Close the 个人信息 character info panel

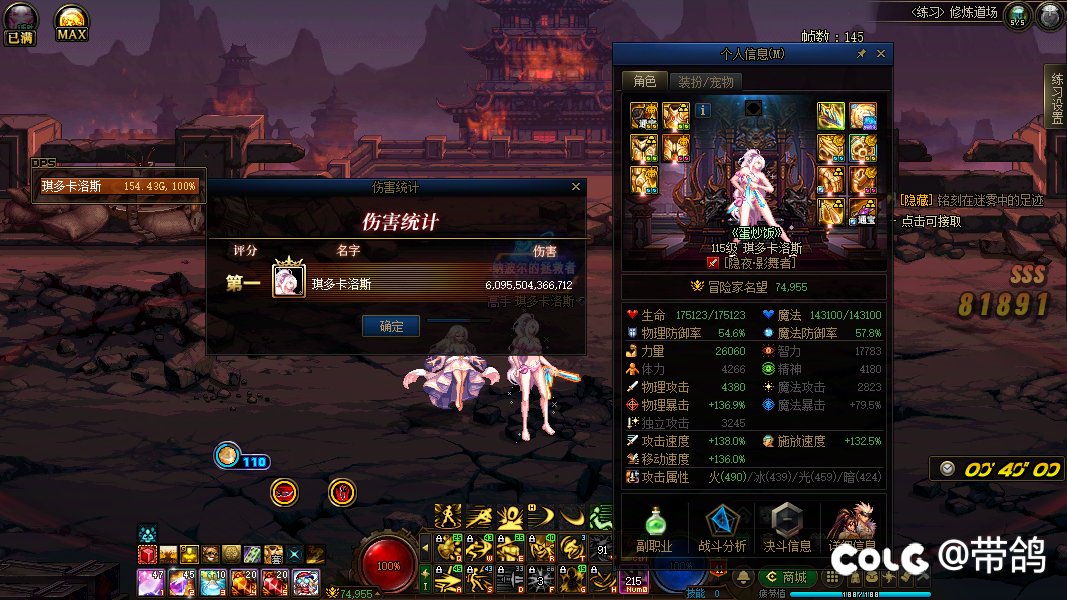coord(881,54)
